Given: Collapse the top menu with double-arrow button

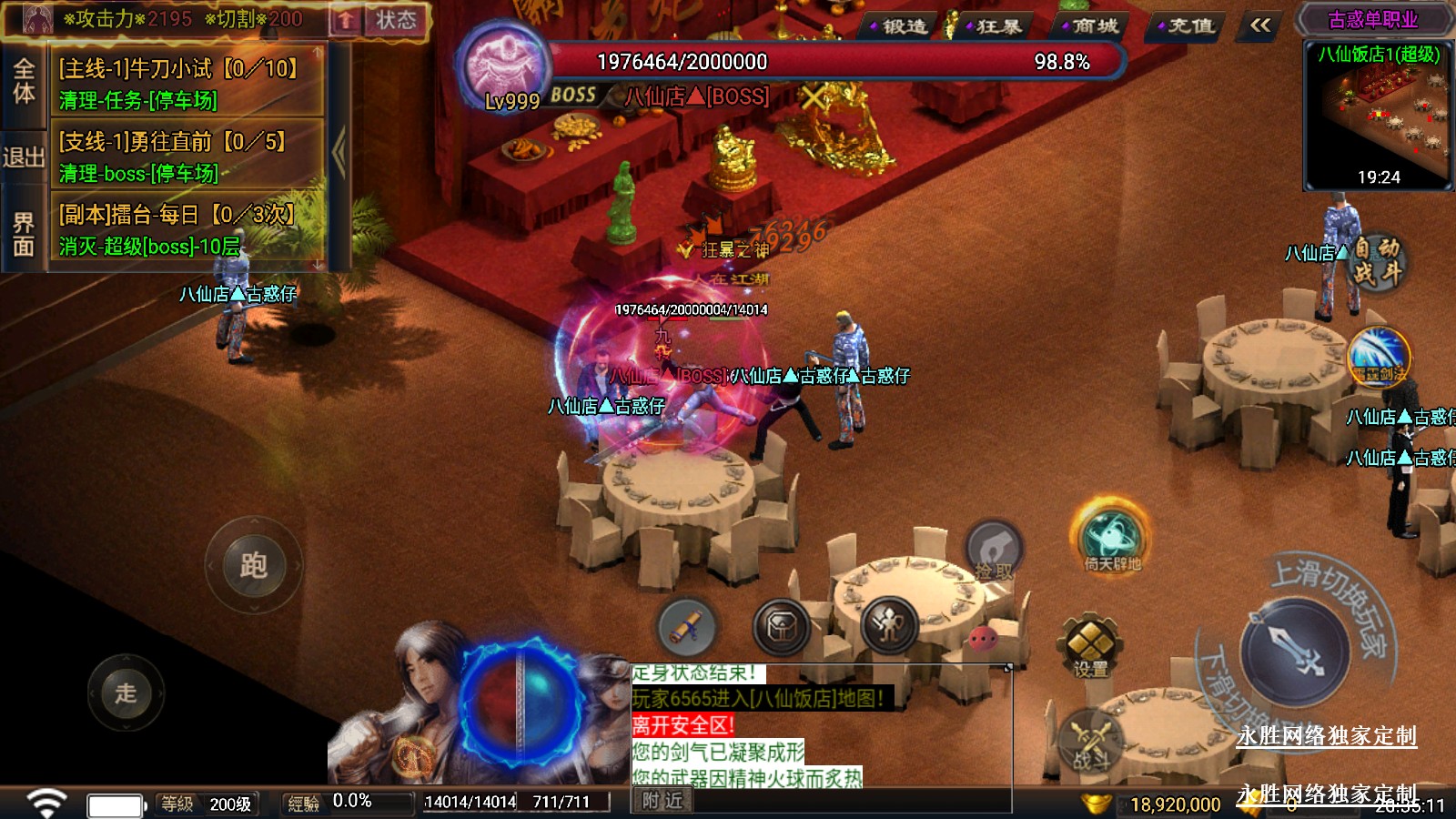Looking at the screenshot, I should point(1260,25).
